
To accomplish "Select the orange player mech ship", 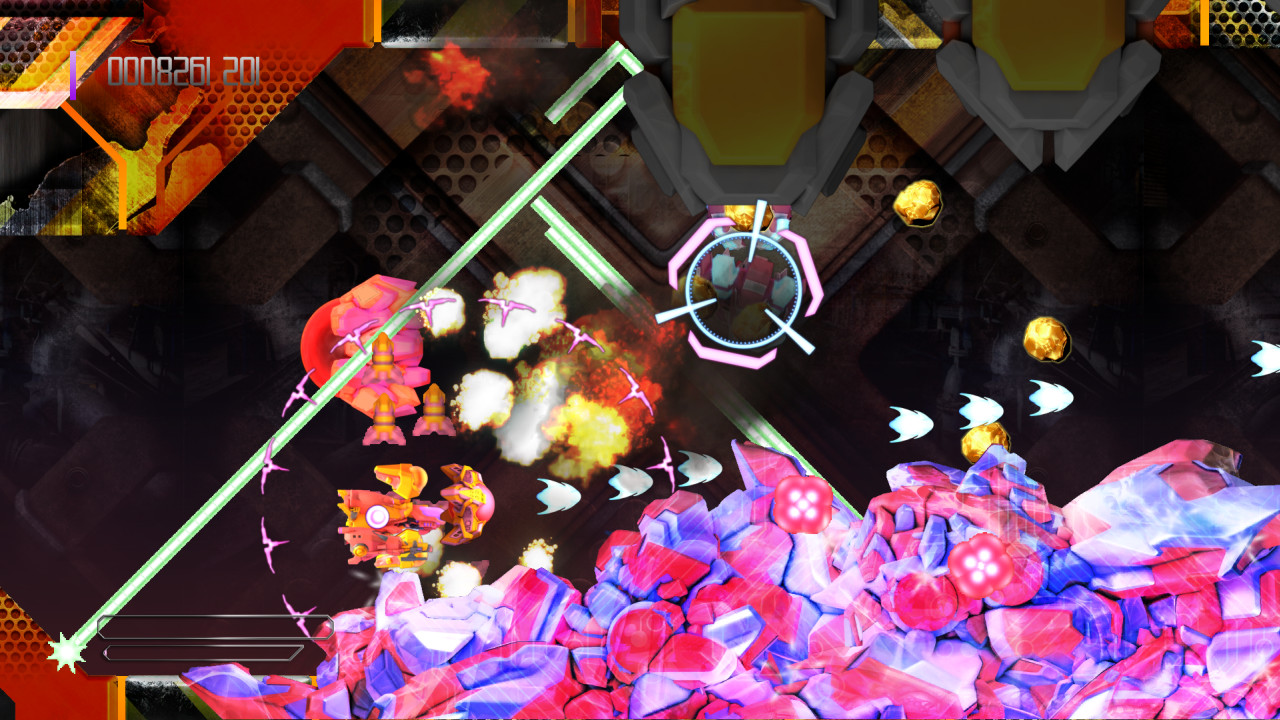I will [x=400, y=520].
